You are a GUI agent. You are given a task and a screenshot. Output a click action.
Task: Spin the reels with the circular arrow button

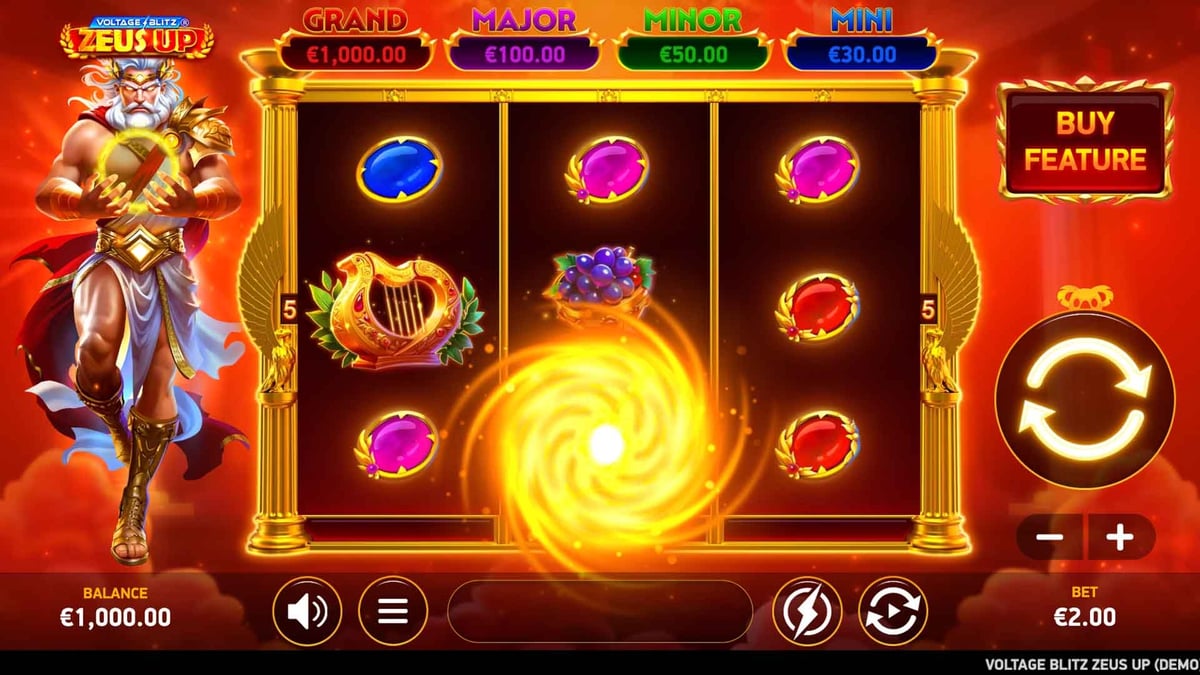tap(1085, 398)
